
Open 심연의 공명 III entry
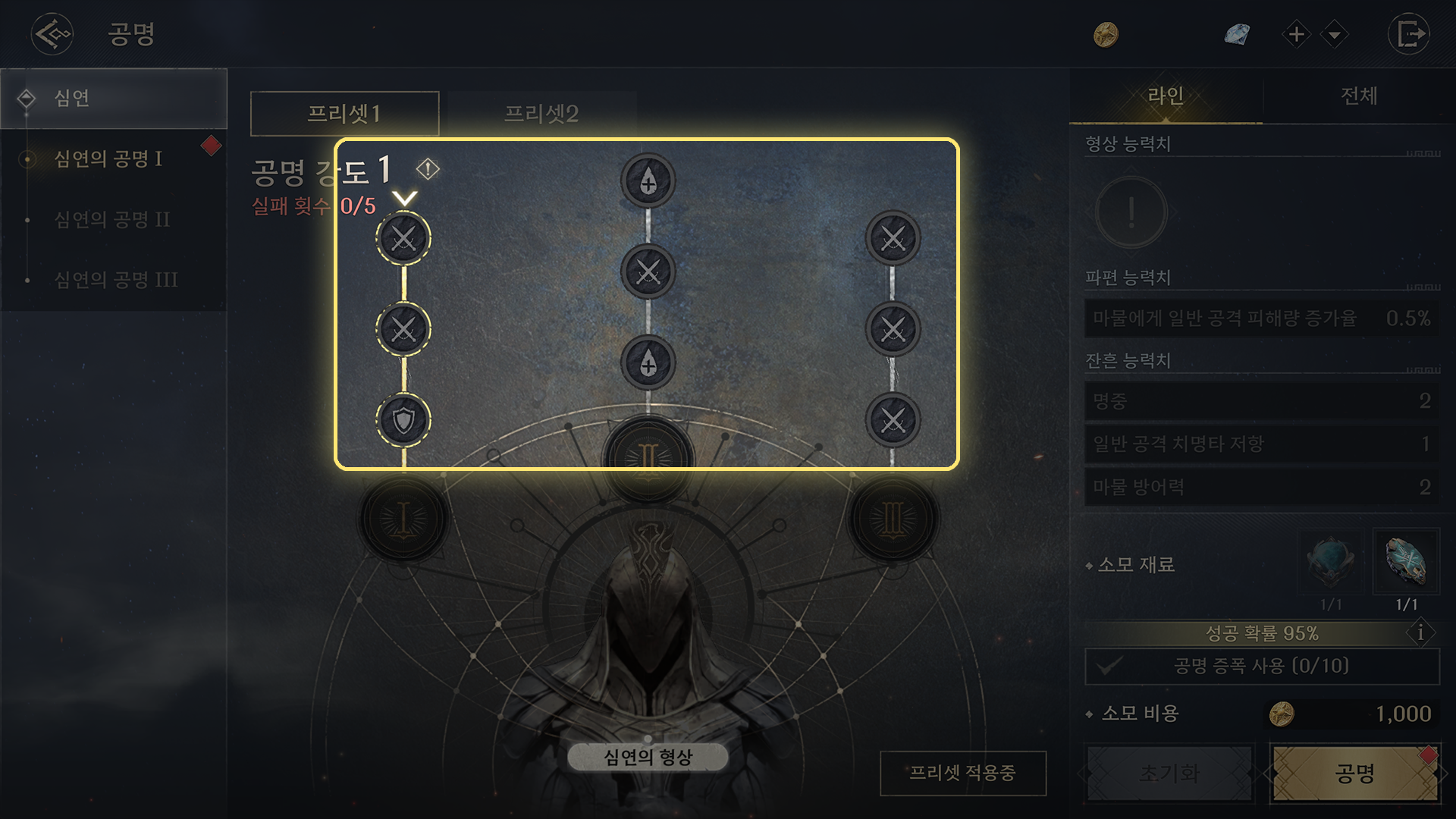point(115,280)
